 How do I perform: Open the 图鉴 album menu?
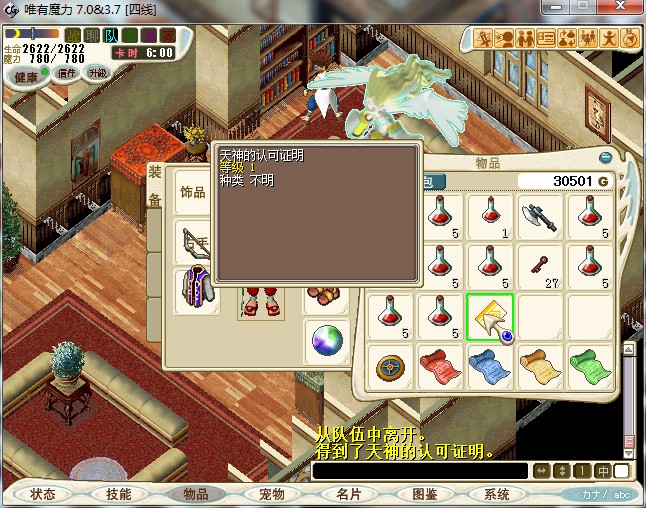point(423,494)
